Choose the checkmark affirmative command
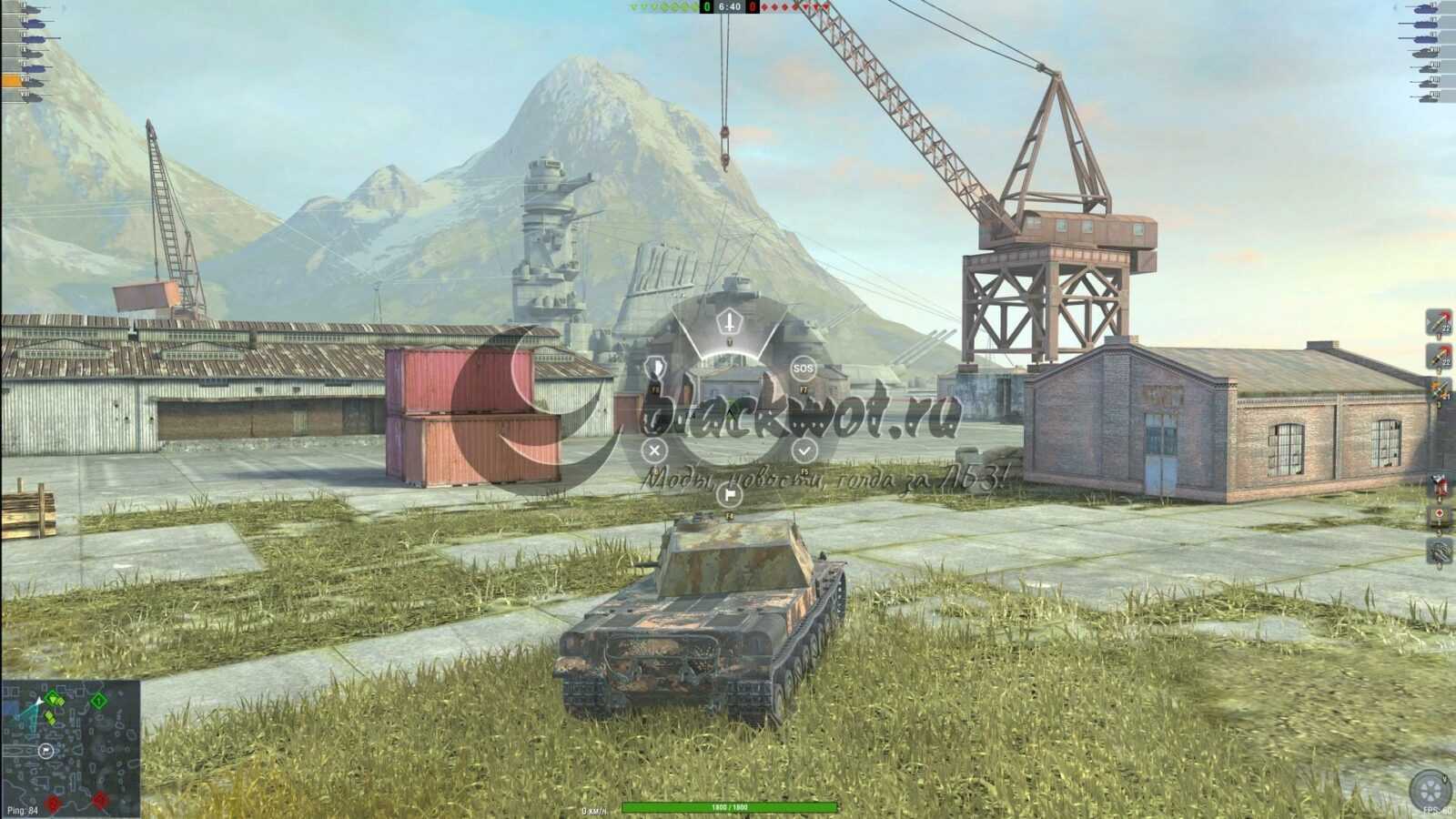The width and height of the screenshot is (1456, 819). [804, 450]
